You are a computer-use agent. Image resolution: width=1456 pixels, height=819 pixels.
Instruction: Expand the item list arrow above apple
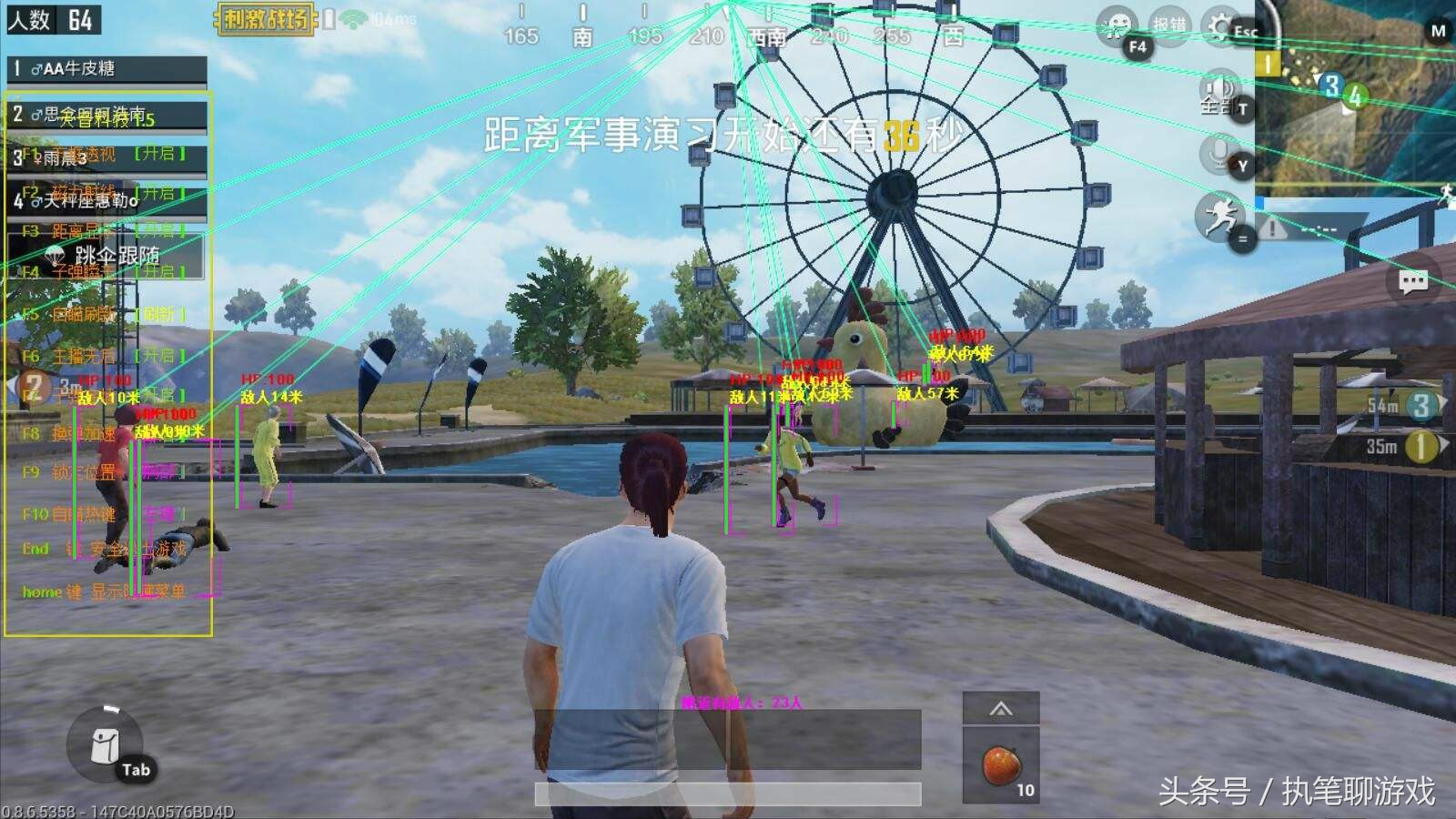click(x=1001, y=709)
